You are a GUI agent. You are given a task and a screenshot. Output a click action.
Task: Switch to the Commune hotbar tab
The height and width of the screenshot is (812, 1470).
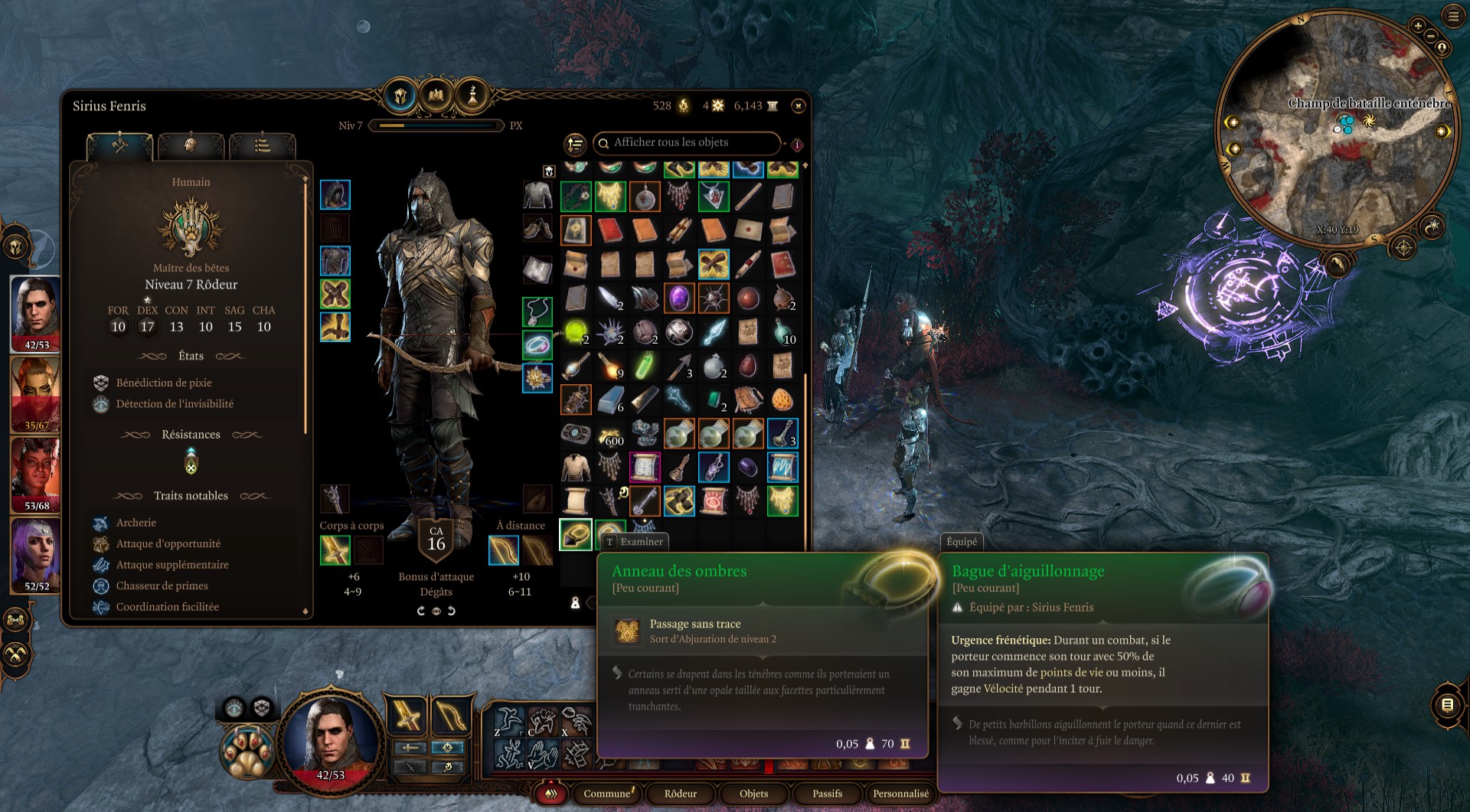coord(607,794)
